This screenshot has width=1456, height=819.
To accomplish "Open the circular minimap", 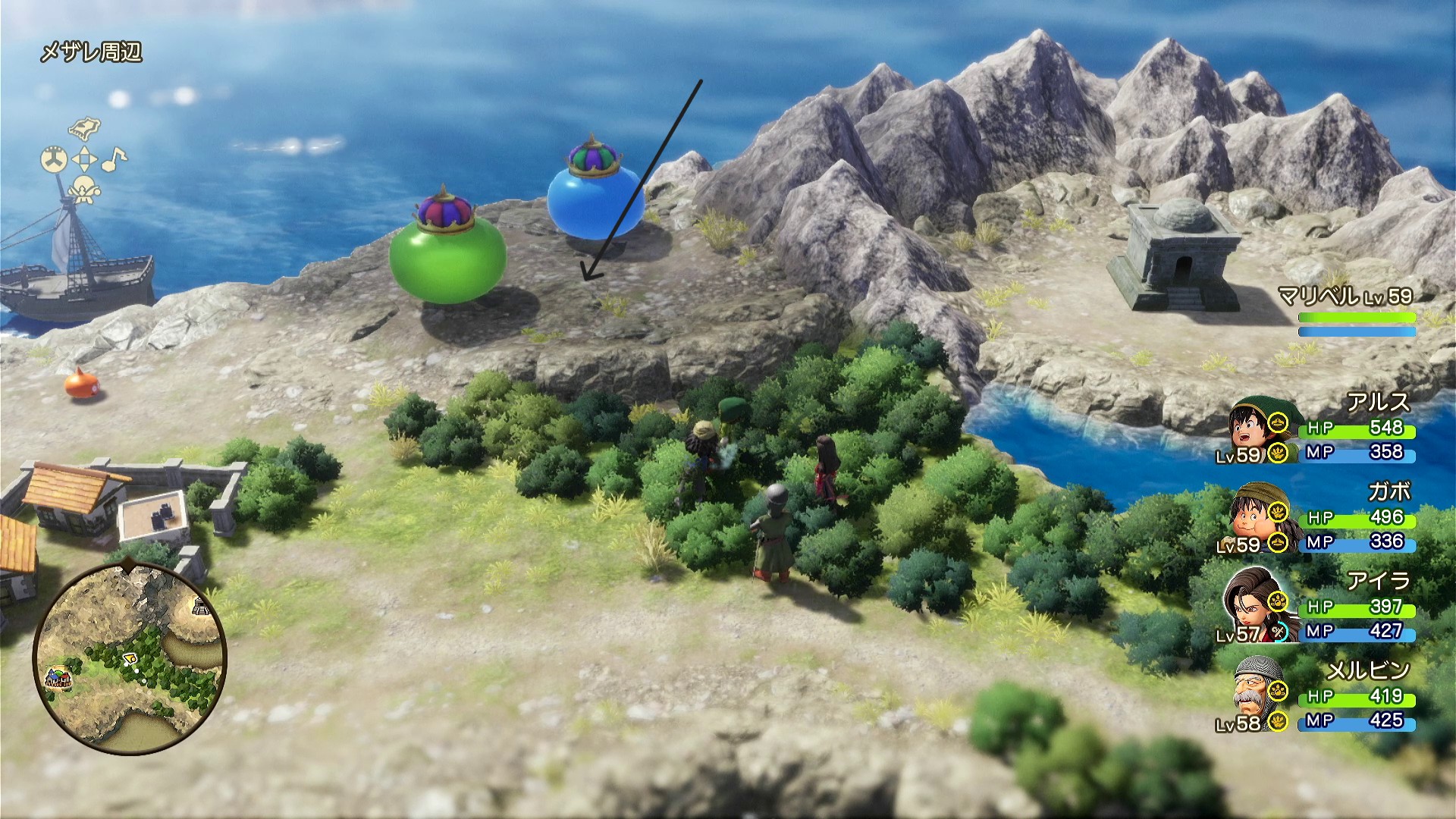I will point(129,657).
